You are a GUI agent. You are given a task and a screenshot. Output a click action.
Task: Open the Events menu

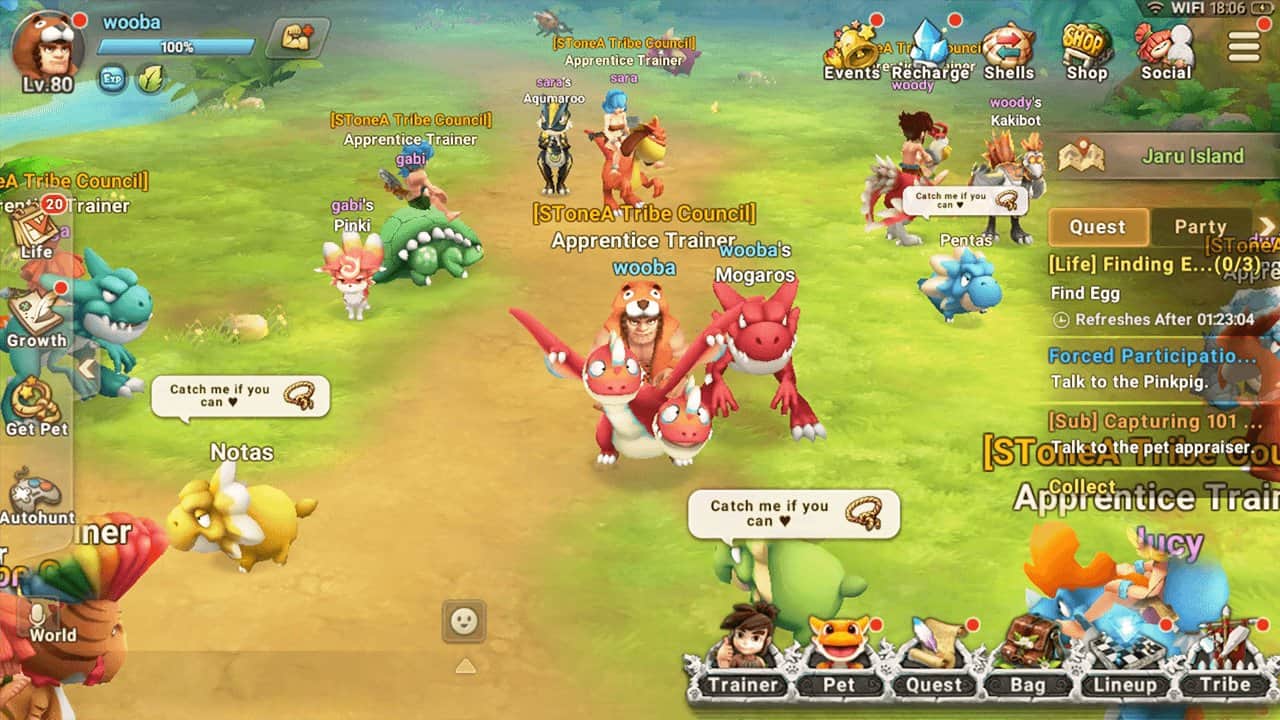(x=851, y=50)
